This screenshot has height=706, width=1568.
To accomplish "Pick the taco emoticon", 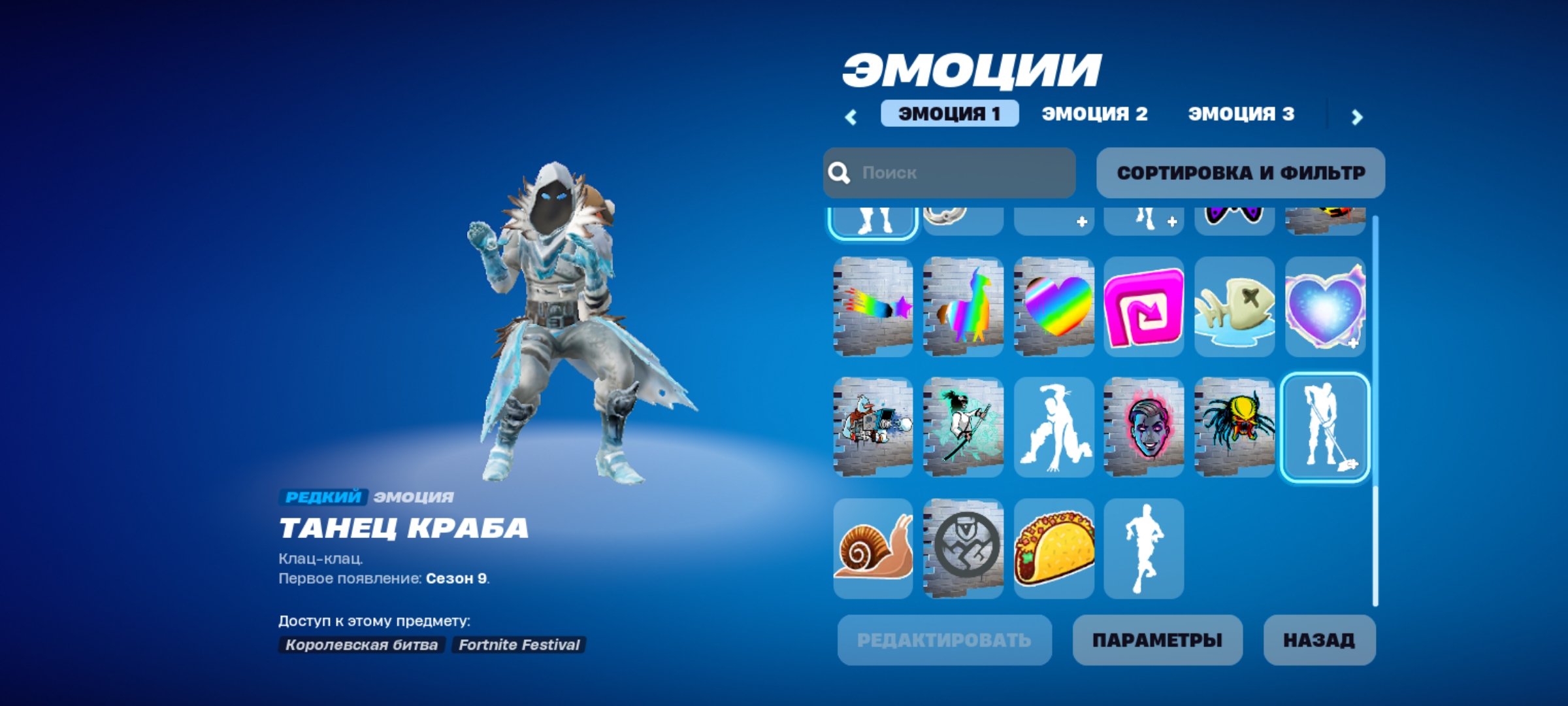I will 1055,548.
